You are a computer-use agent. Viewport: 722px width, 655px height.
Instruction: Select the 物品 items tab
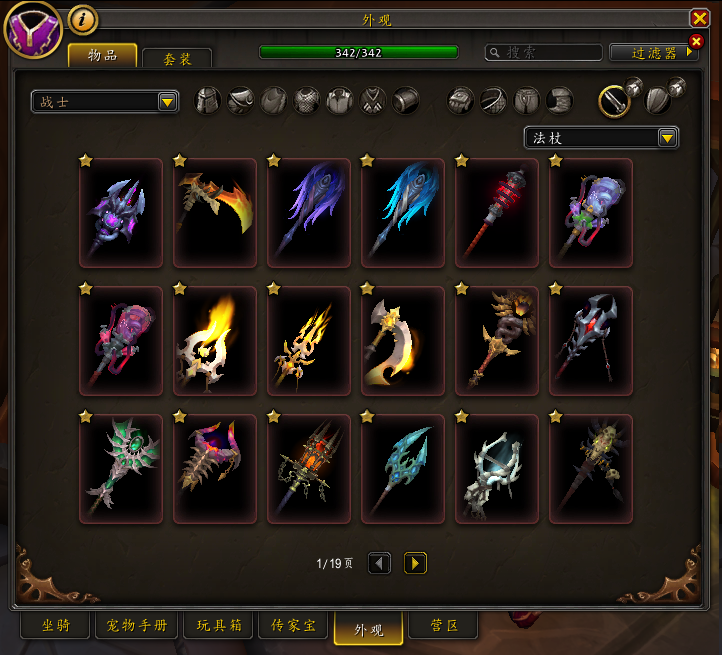coord(102,55)
